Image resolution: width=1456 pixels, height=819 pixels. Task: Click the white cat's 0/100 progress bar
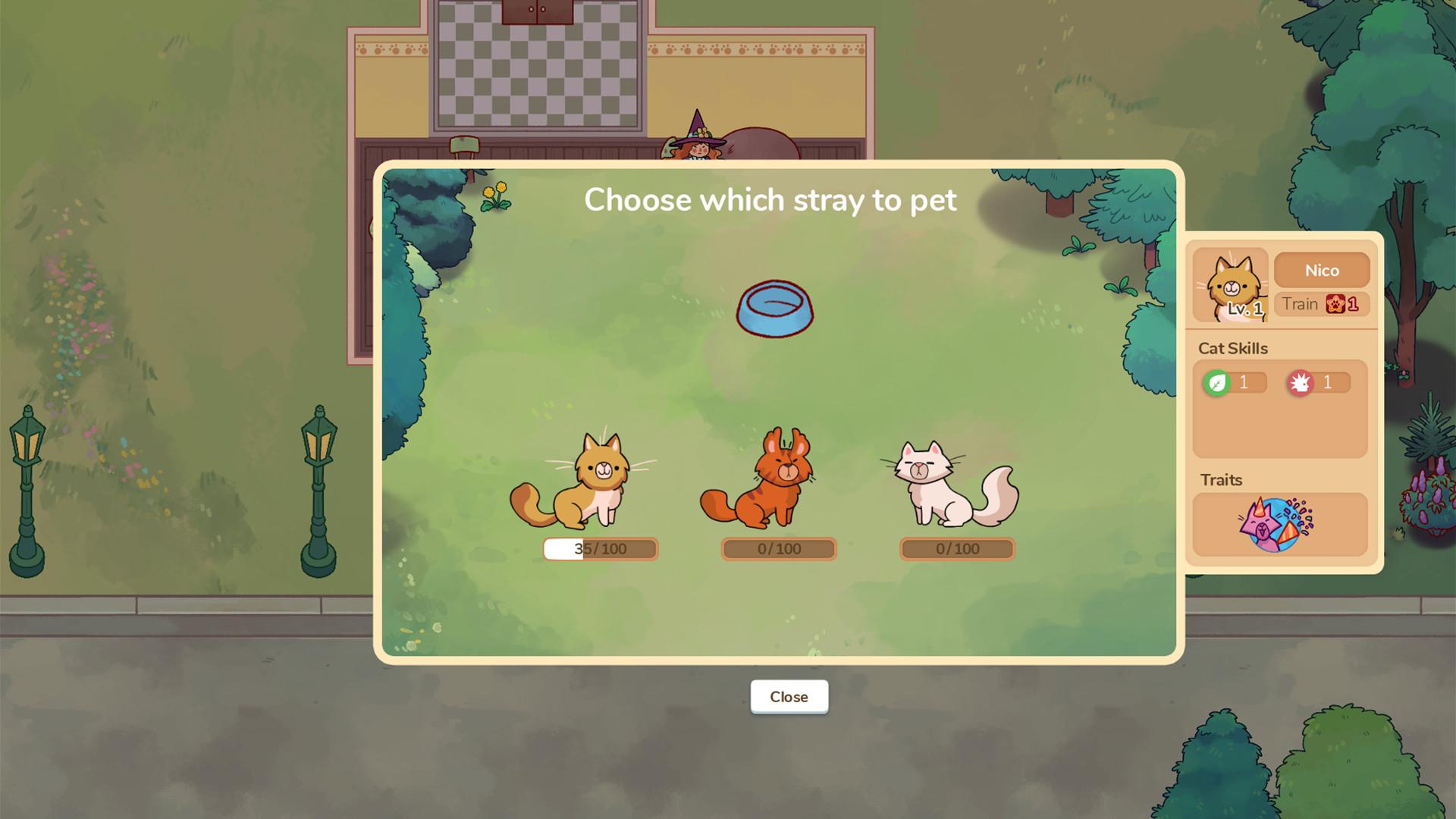[x=957, y=548]
